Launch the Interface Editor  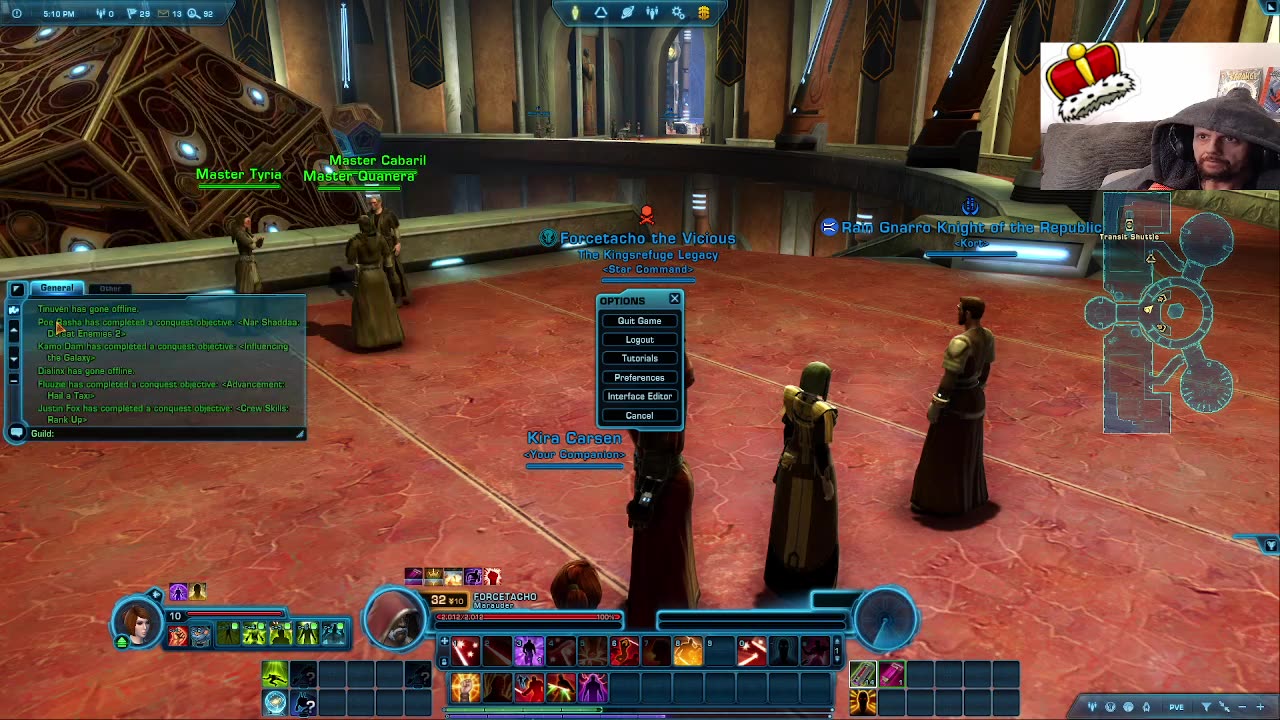pyautogui.click(x=639, y=397)
